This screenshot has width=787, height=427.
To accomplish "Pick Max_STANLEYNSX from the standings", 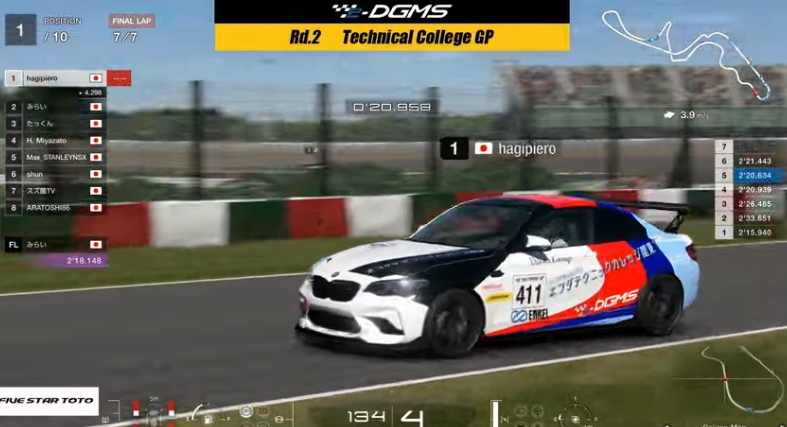I will [55, 157].
